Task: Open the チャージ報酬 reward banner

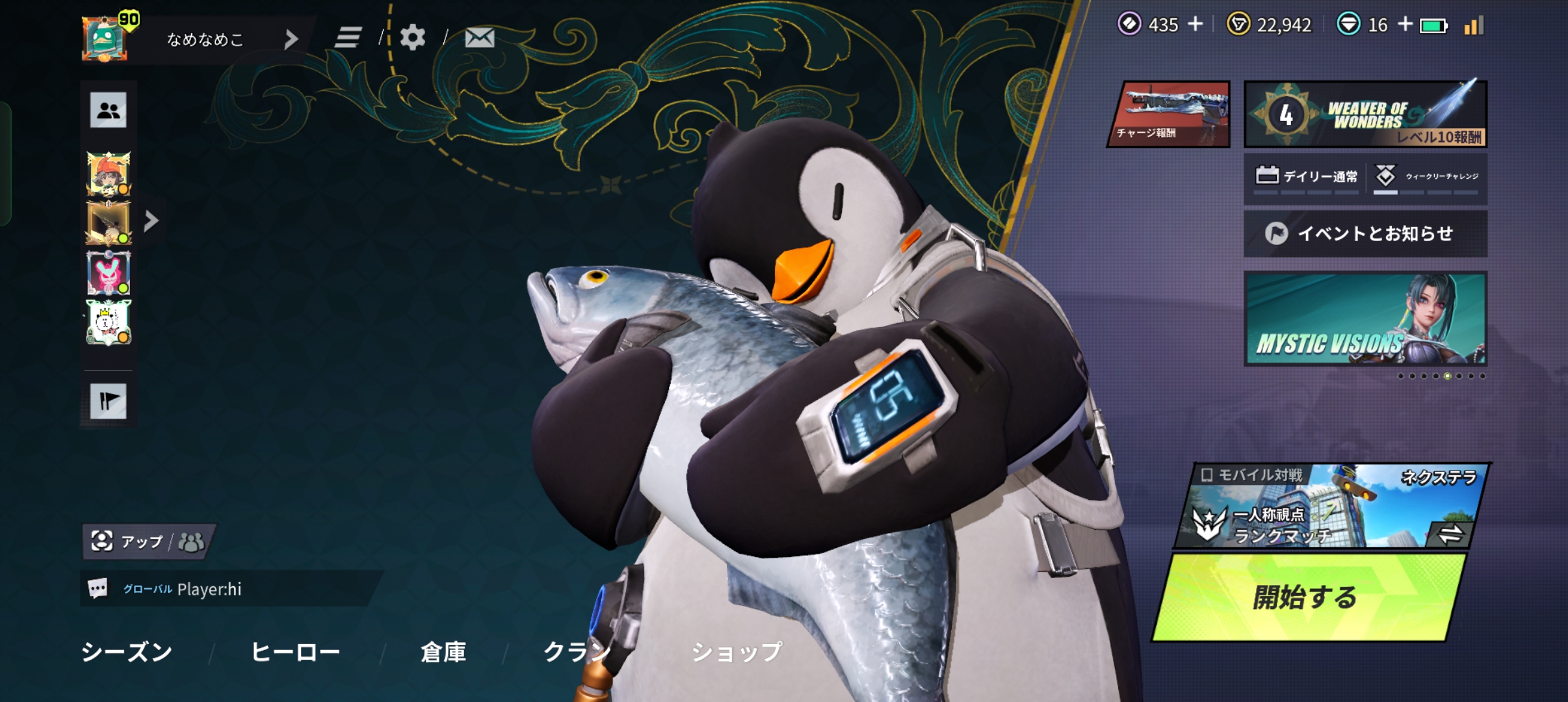Action: (x=1170, y=114)
